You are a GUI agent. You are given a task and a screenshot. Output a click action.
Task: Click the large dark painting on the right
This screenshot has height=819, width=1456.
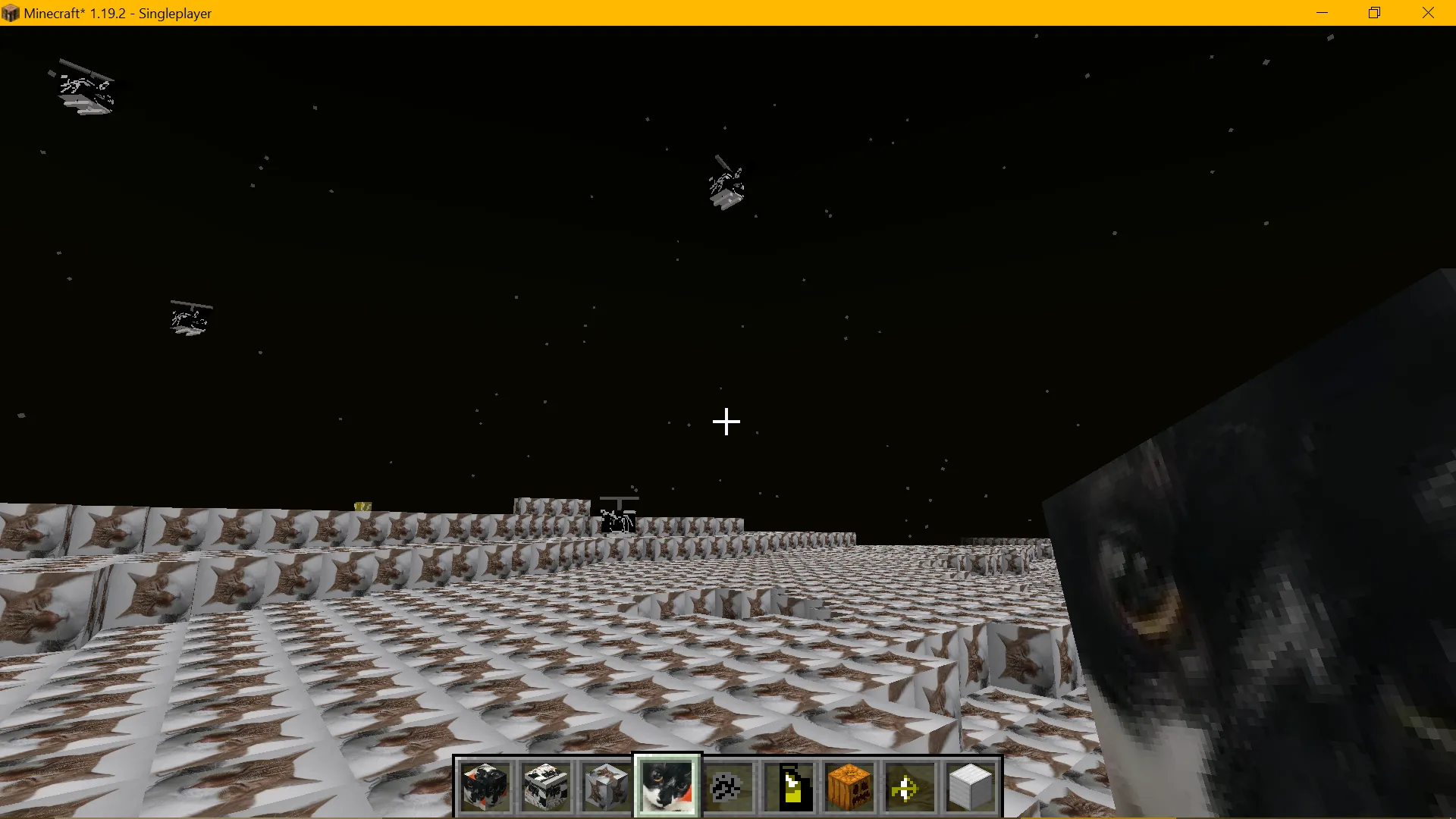pos(1251,607)
